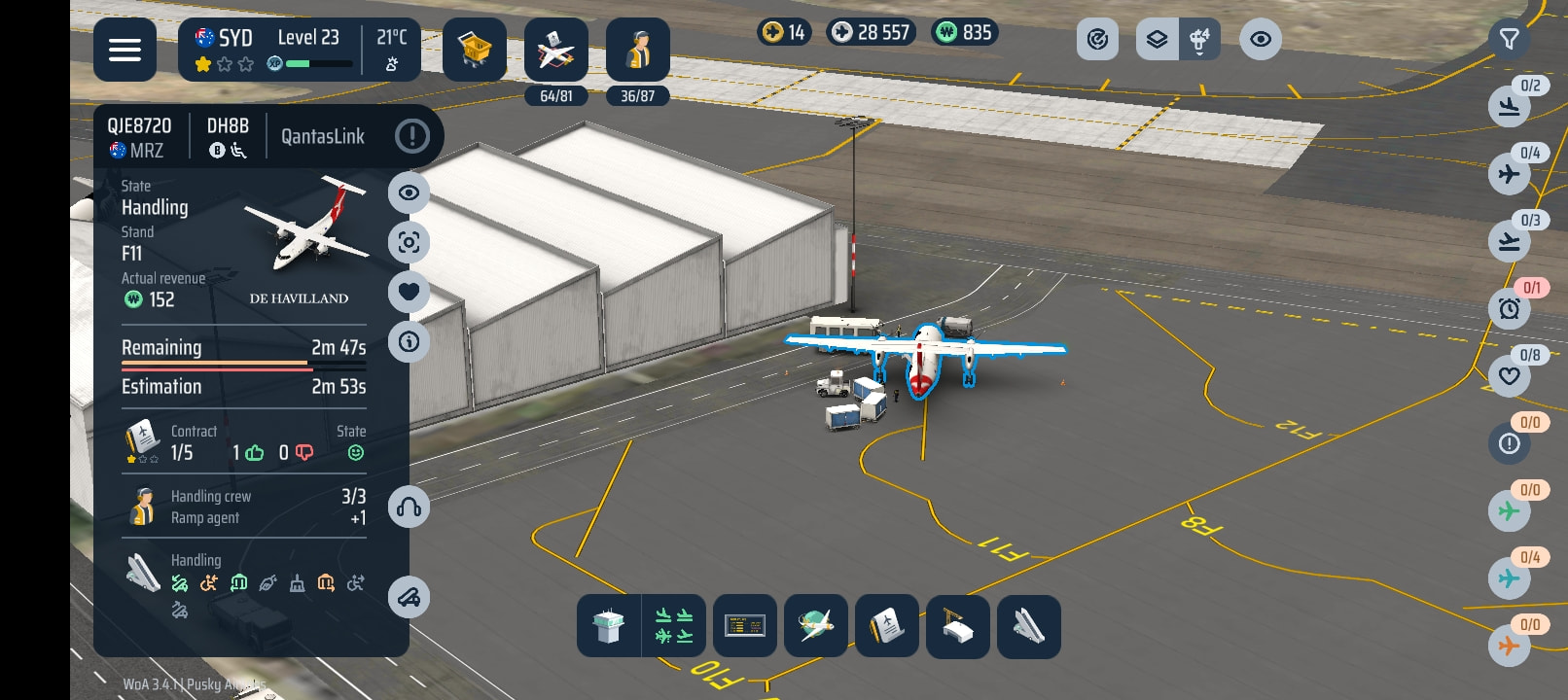Image resolution: width=1568 pixels, height=700 pixels.
Task: Open arrivals and departures flight list
Action: click(x=674, y=627)
